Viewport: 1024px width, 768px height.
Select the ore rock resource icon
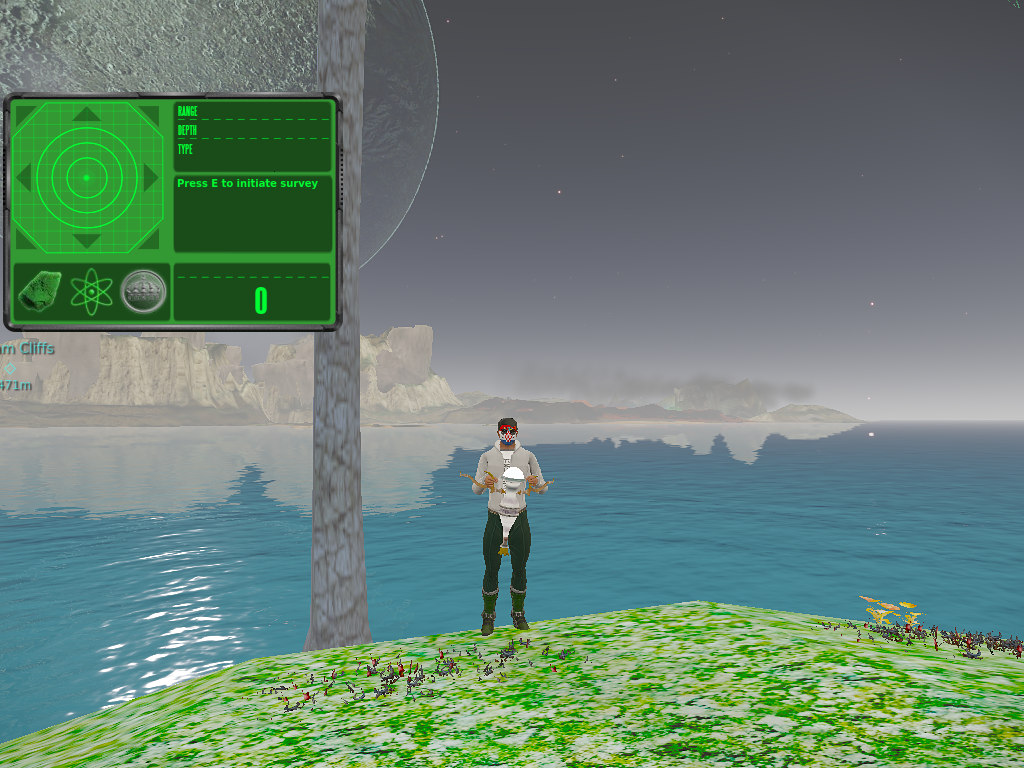pos(41,291)
